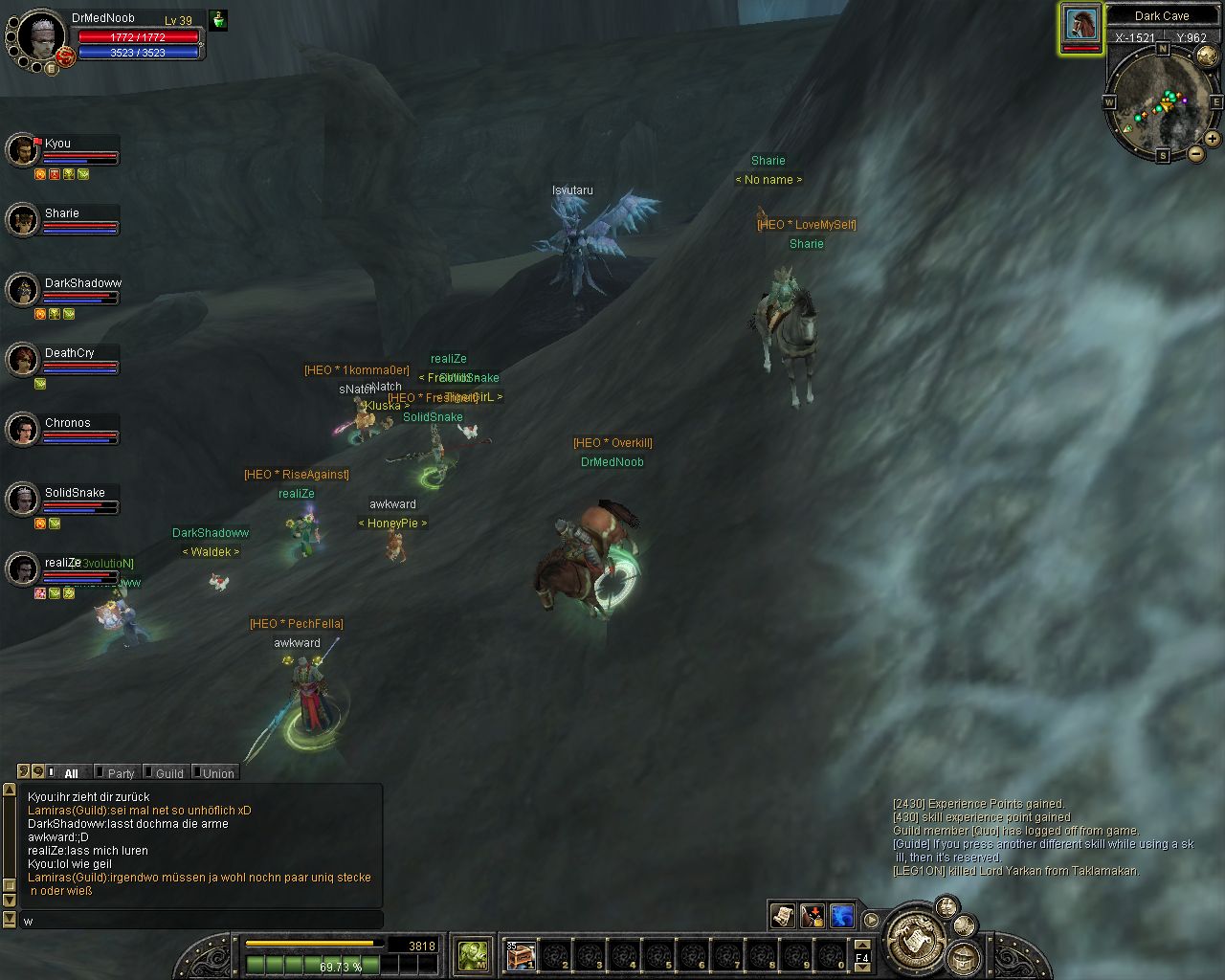Click the green monster icon beside hotbar
Screen dimensions: 1225x980
click(473, 954)
